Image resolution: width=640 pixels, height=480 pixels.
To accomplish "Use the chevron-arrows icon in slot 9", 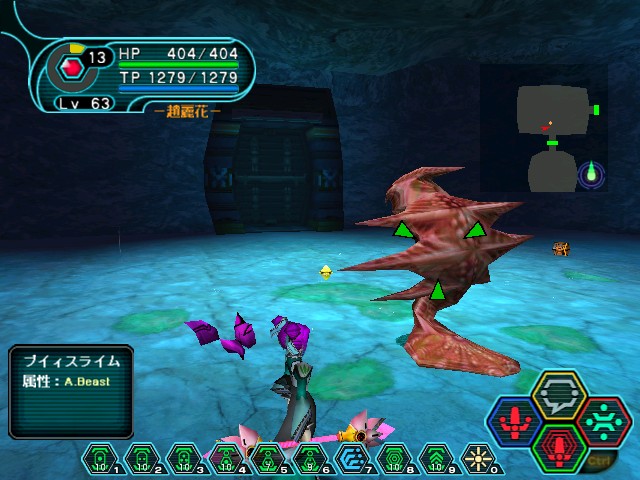I will [437, 457].
